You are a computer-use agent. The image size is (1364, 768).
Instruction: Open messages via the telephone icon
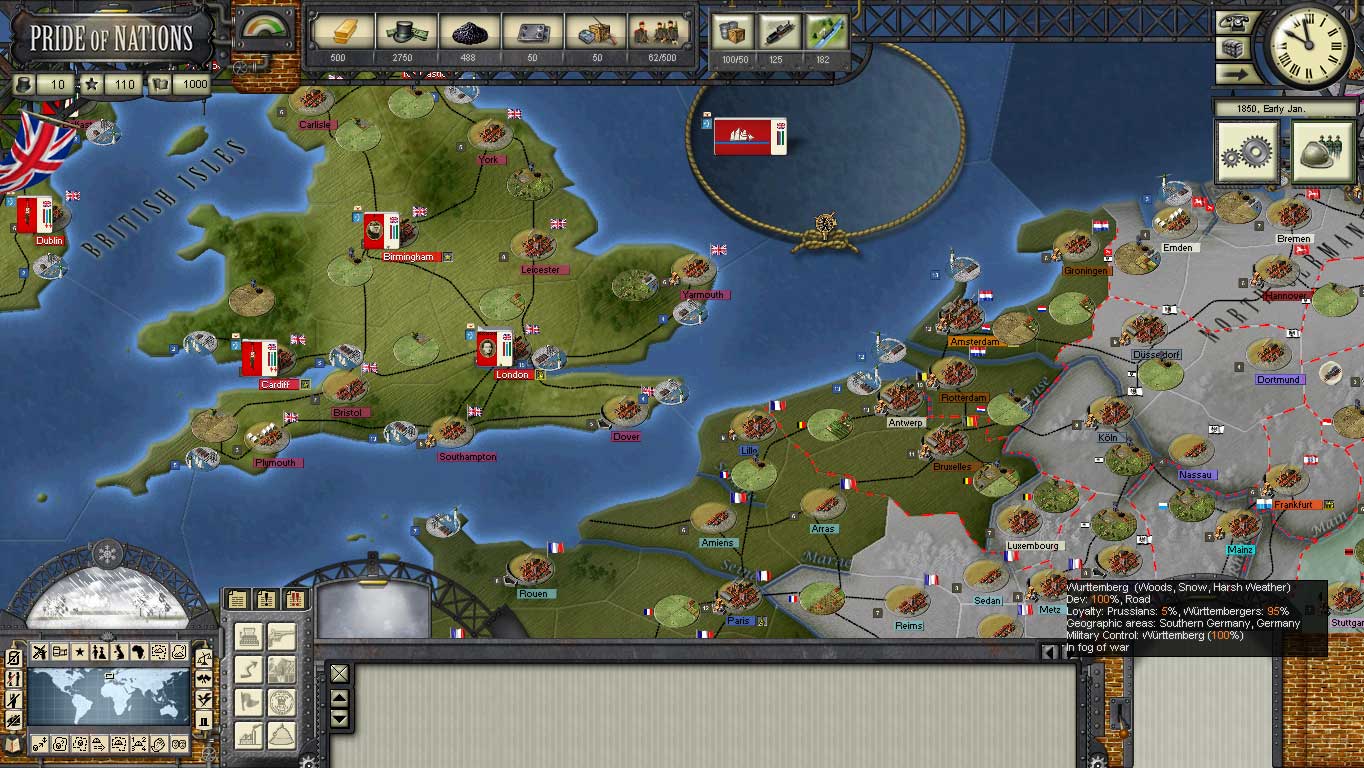1233,22
